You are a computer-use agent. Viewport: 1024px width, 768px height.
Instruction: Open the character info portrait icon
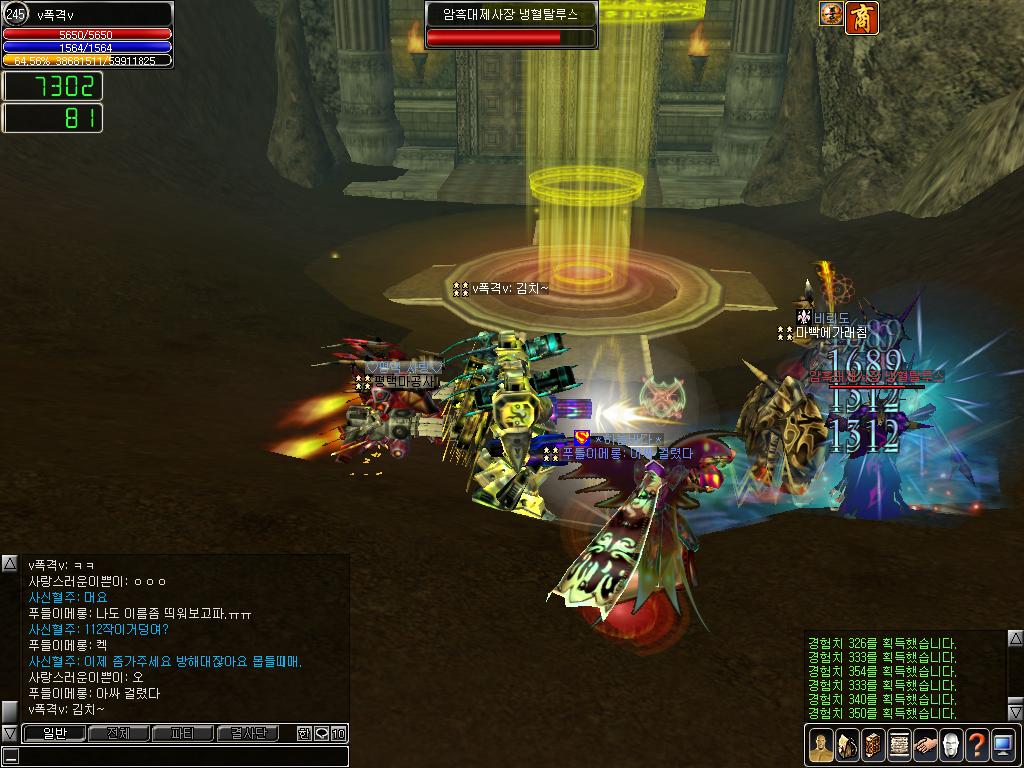(821, 745)
